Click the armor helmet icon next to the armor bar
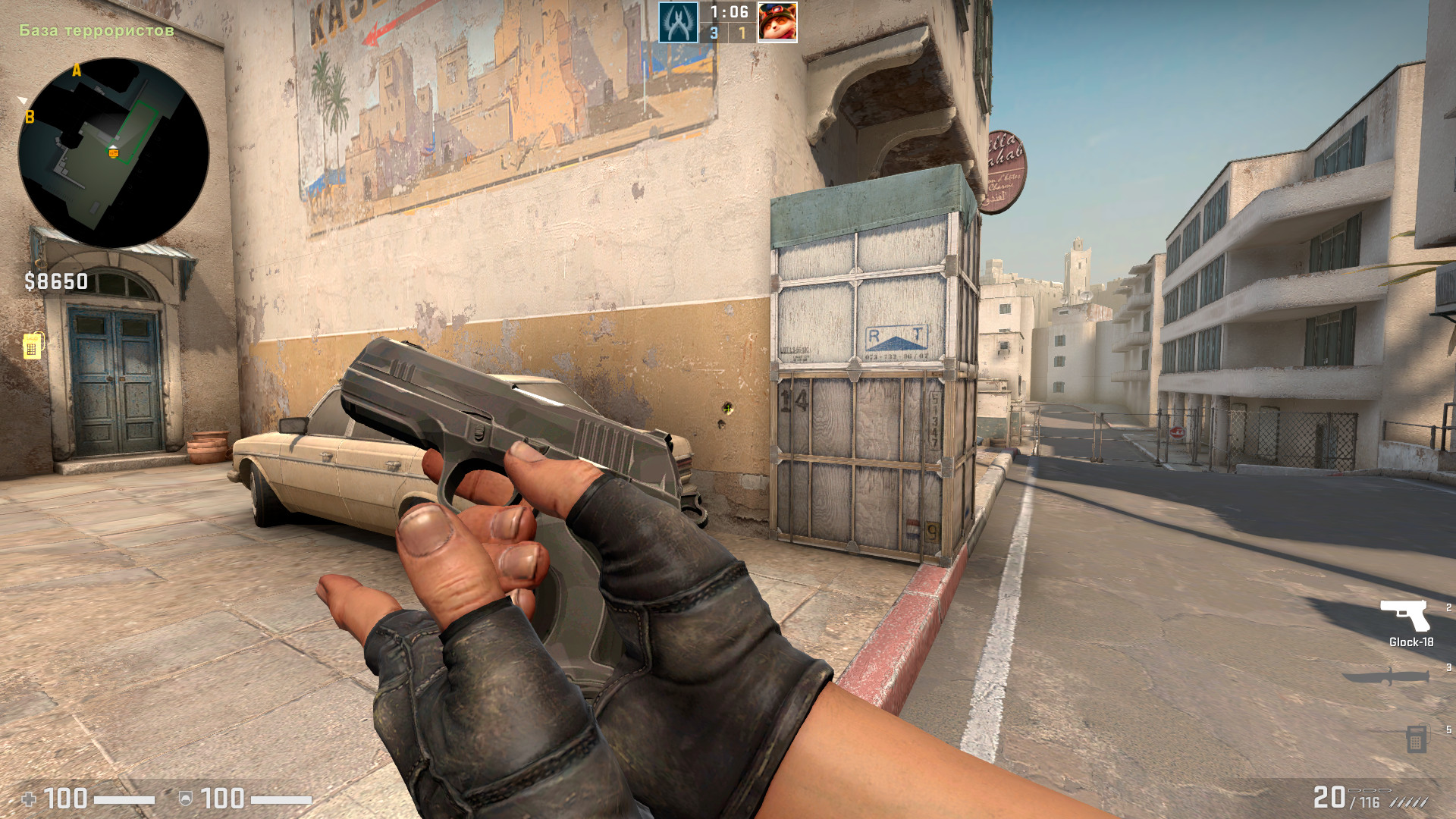This screenshot has height=819, width=1456. [x=184, y=797]
